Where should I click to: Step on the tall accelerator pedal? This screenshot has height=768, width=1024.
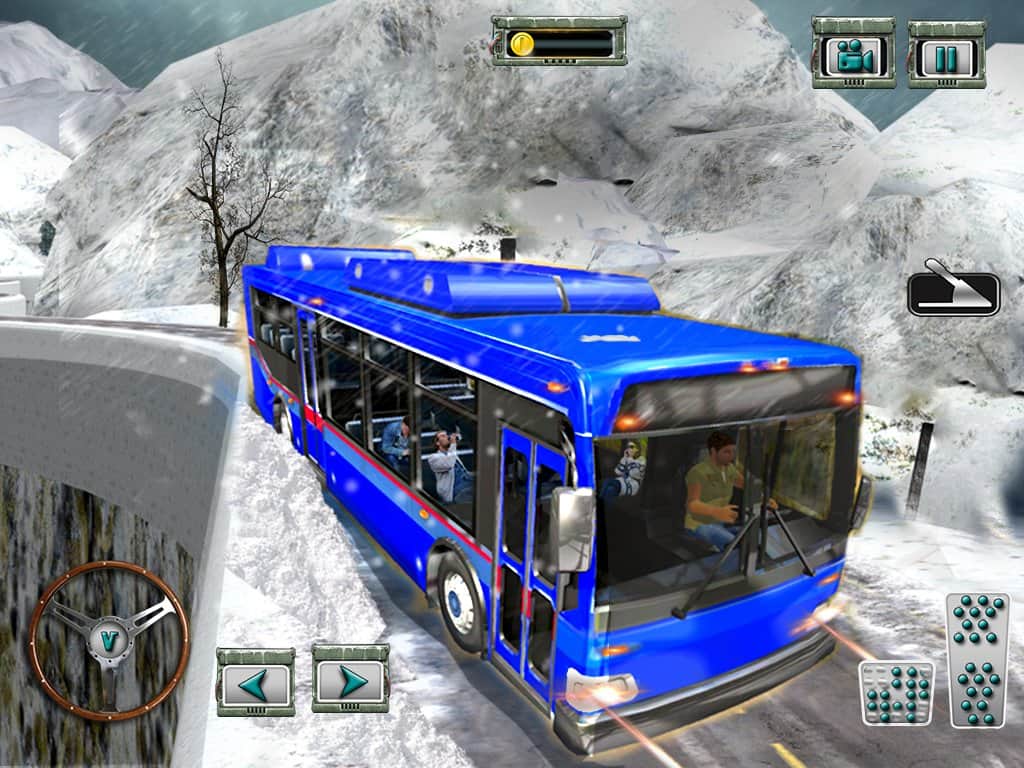[x=977, y=659]
